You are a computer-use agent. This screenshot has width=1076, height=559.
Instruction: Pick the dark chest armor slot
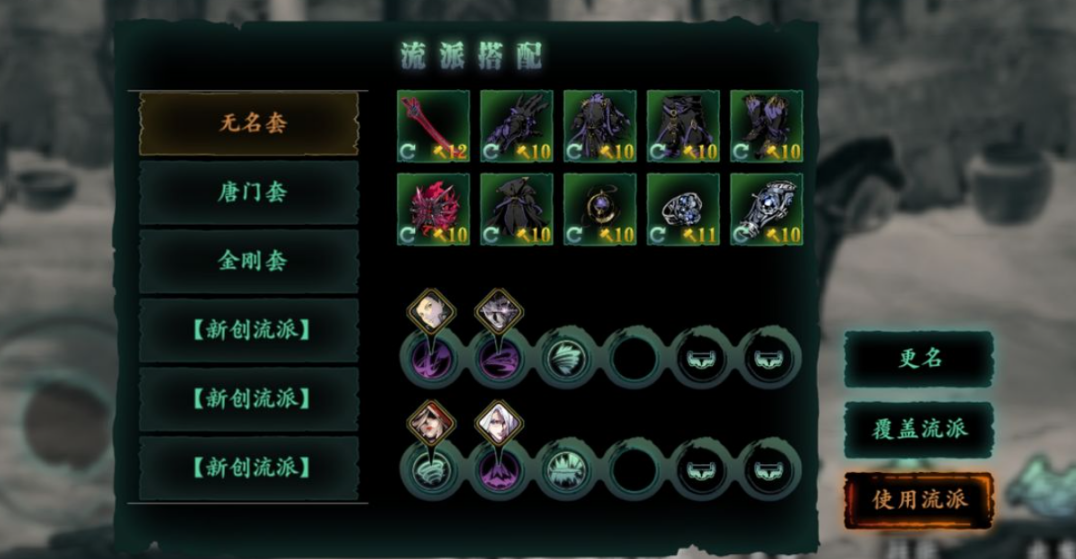(599, 127)
